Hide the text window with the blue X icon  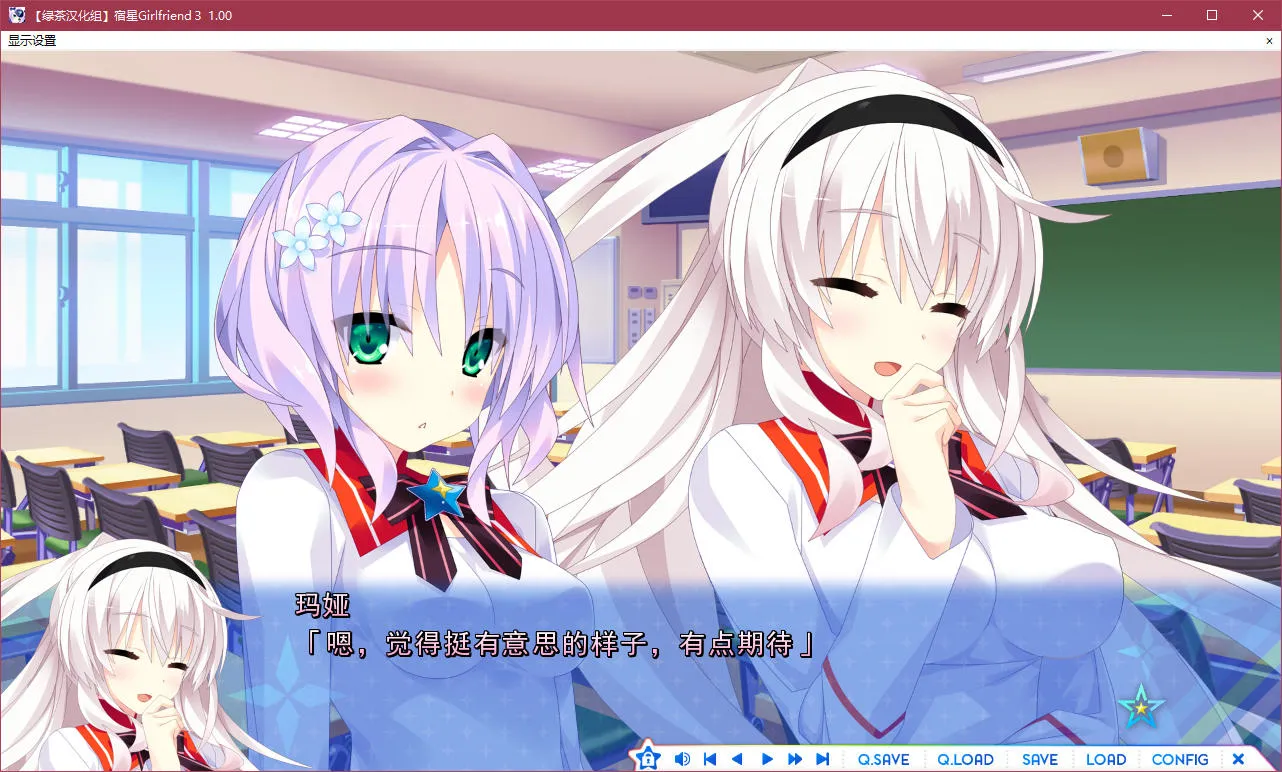point(1238,758)
